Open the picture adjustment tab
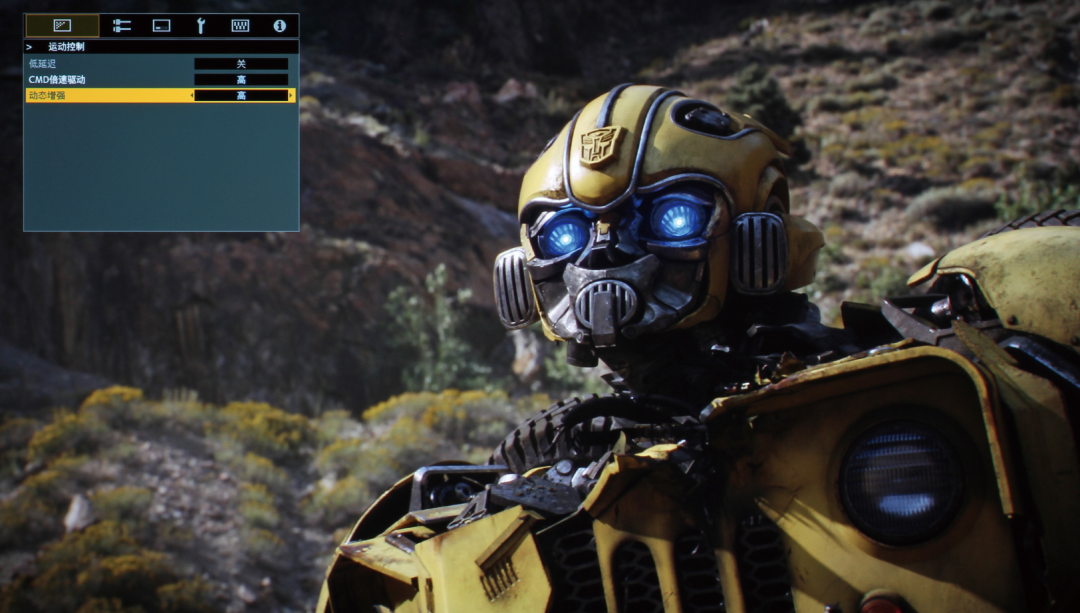Image resolution: width=1080 pixels, height=613 pixels. coord(62,26)
